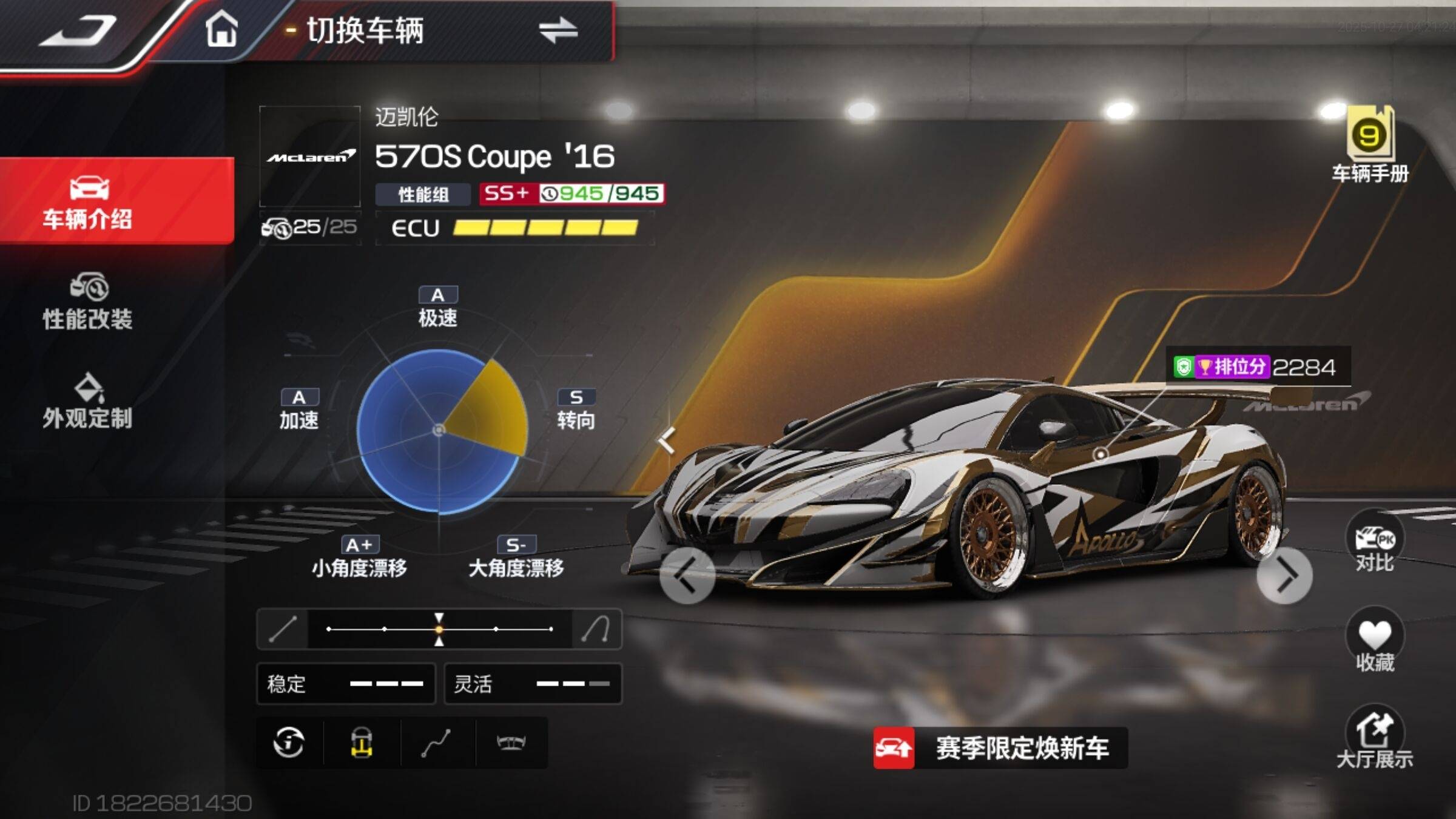Open the 外观定制 tab
This screenshot has height=819, width=1456.
(88, 402)
